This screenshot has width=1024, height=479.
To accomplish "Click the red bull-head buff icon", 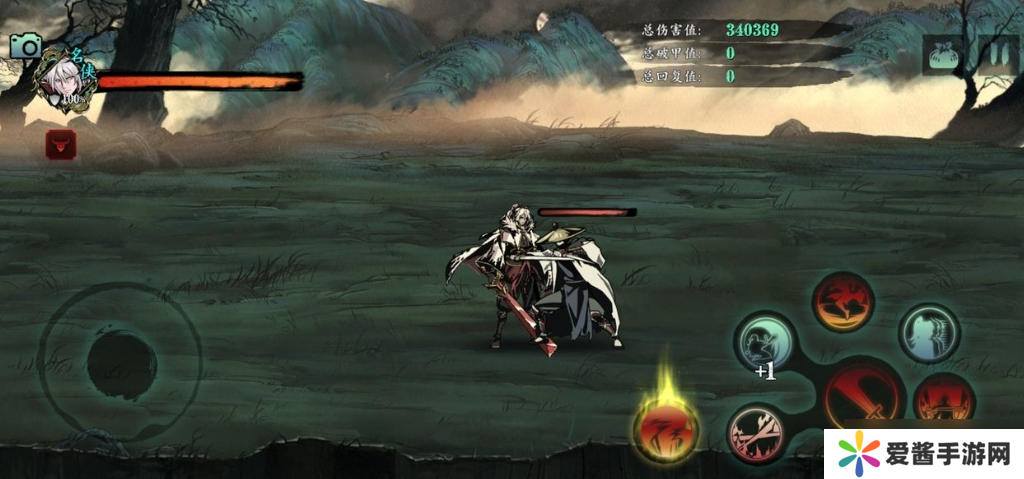I will click(x=61, y=145).
